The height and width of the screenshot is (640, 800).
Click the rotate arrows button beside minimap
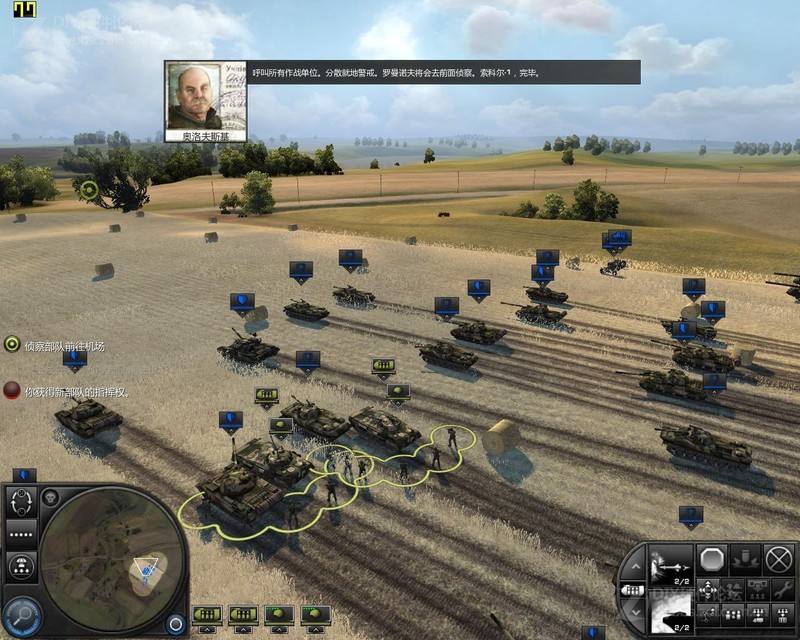(22, 500)
